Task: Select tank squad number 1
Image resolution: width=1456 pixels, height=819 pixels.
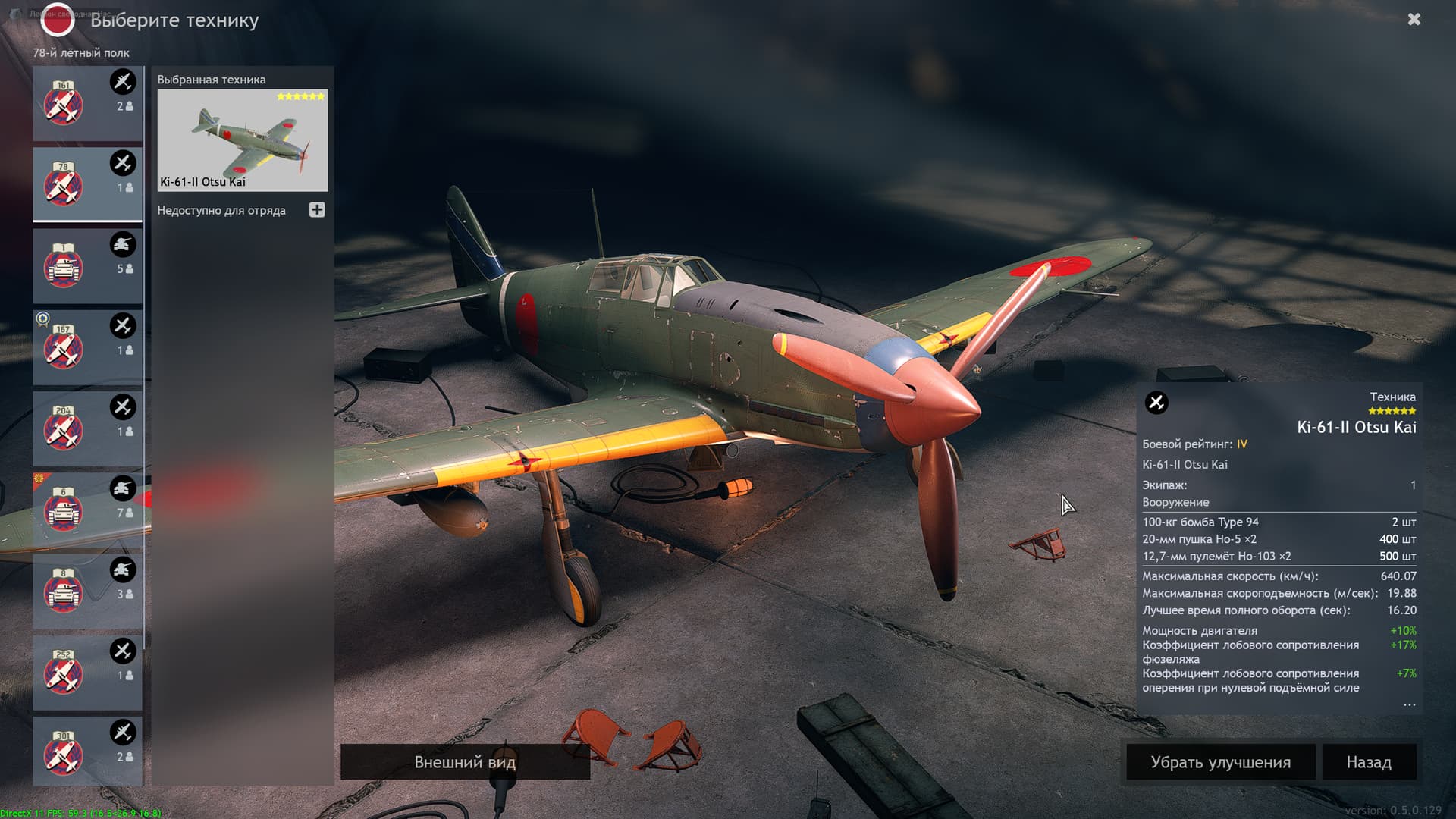Action: coord(87,266)
